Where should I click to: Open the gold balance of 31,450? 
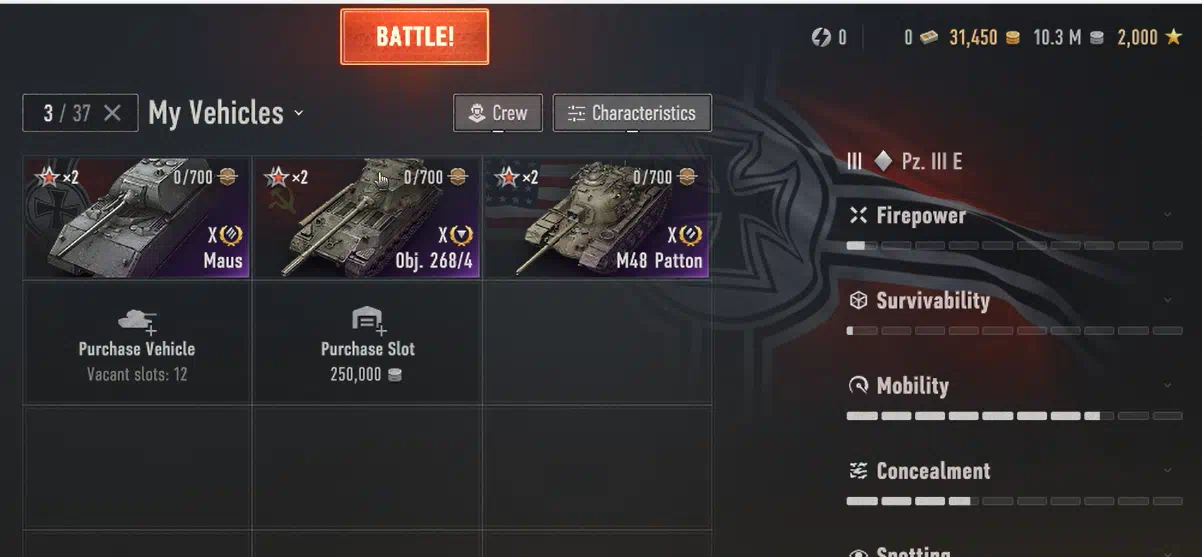[x=983, y=38]
